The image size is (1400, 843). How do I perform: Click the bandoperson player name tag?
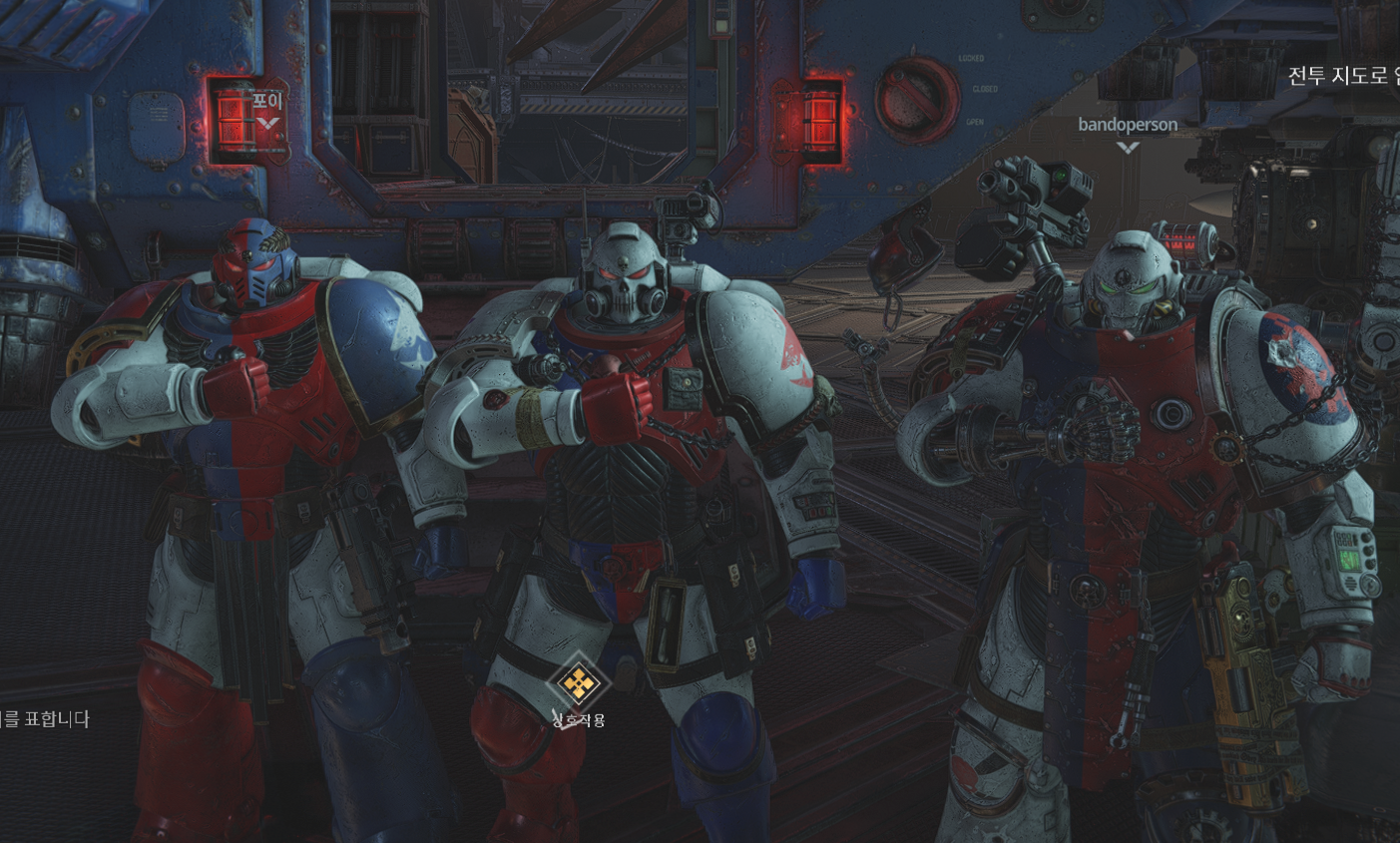[x=1128, y=125]
